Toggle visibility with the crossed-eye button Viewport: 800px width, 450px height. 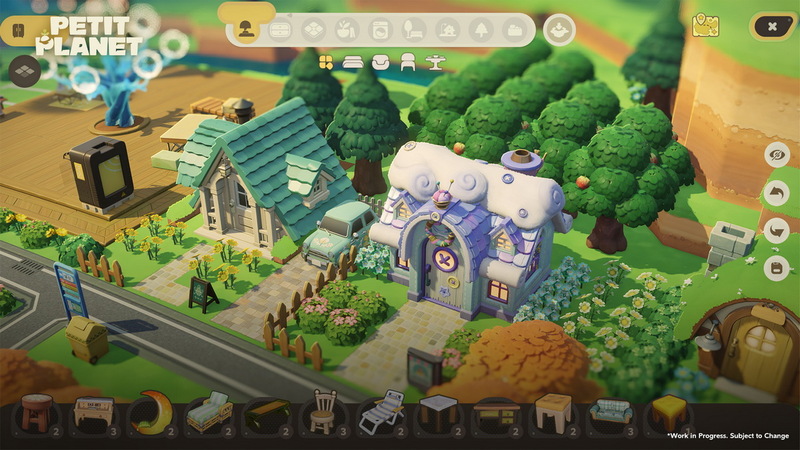[x=776, y=154]
